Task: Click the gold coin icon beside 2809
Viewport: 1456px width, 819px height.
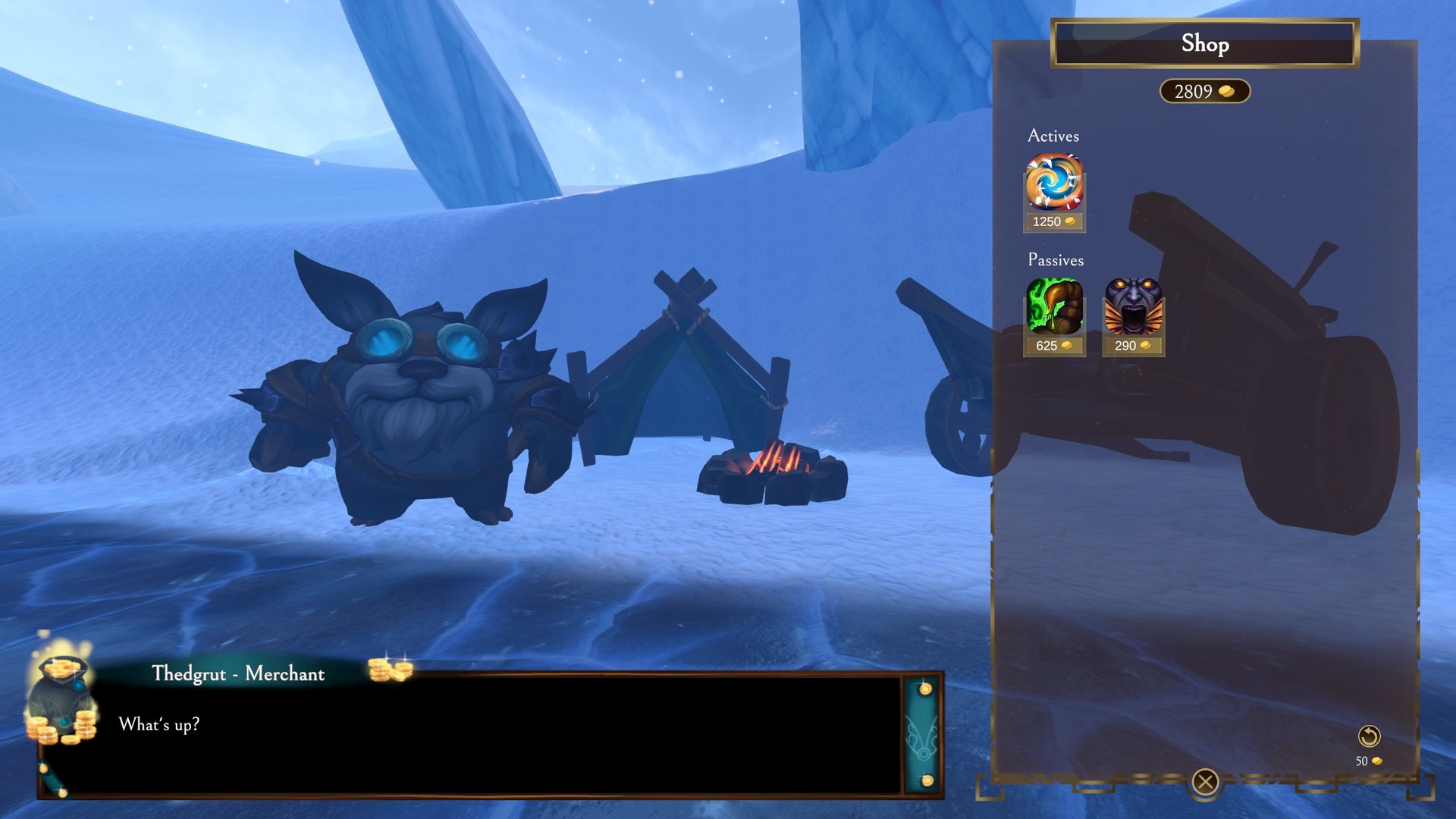Action: tap(1226, 91)
